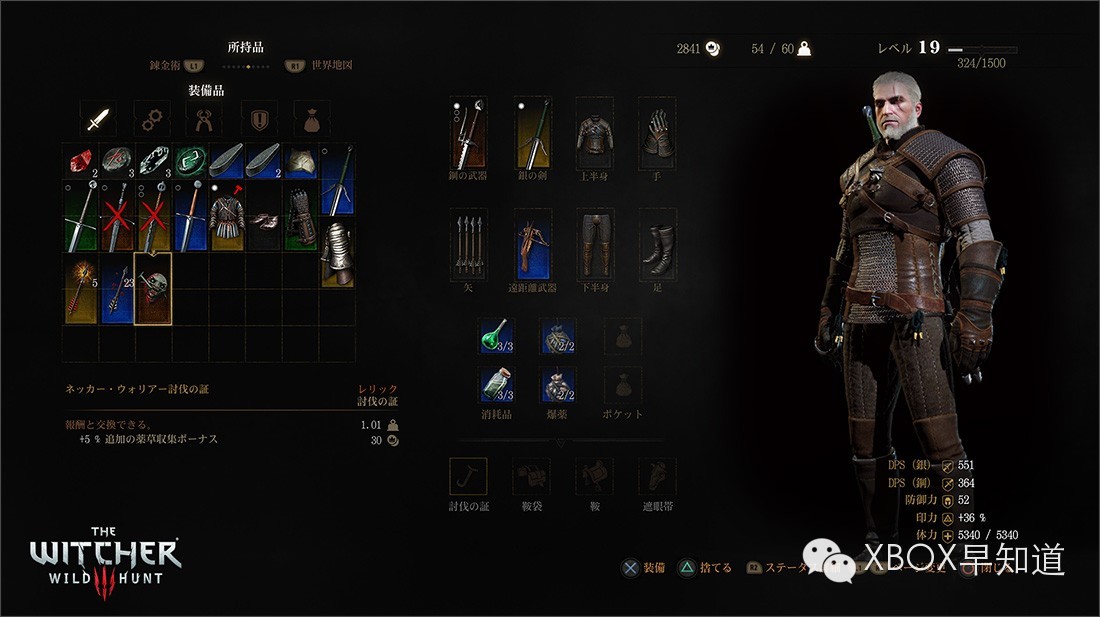Select the equipped silver sword slot
Viewport: 1100px width, 617px height.
point(533,134)
